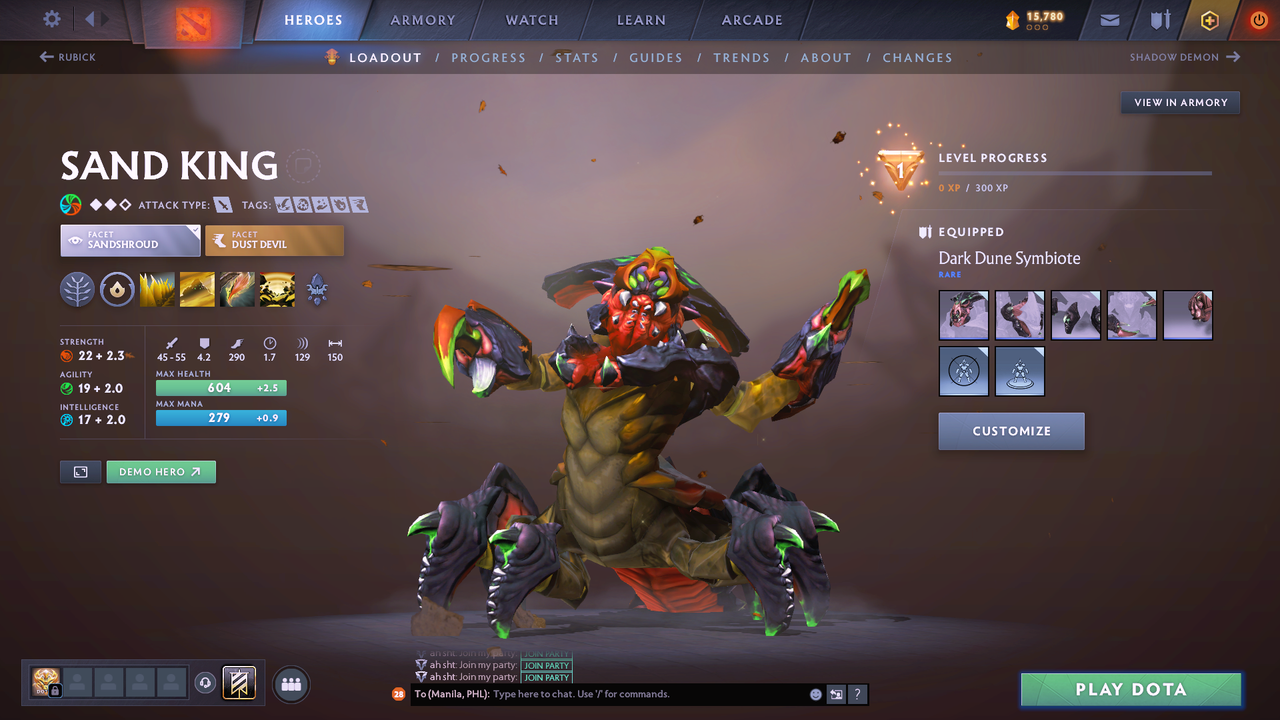The height and width of the screenshot is (720, 1280).
Task: Open the Epicenter ultimate ability icon
Action: point(277,290)
